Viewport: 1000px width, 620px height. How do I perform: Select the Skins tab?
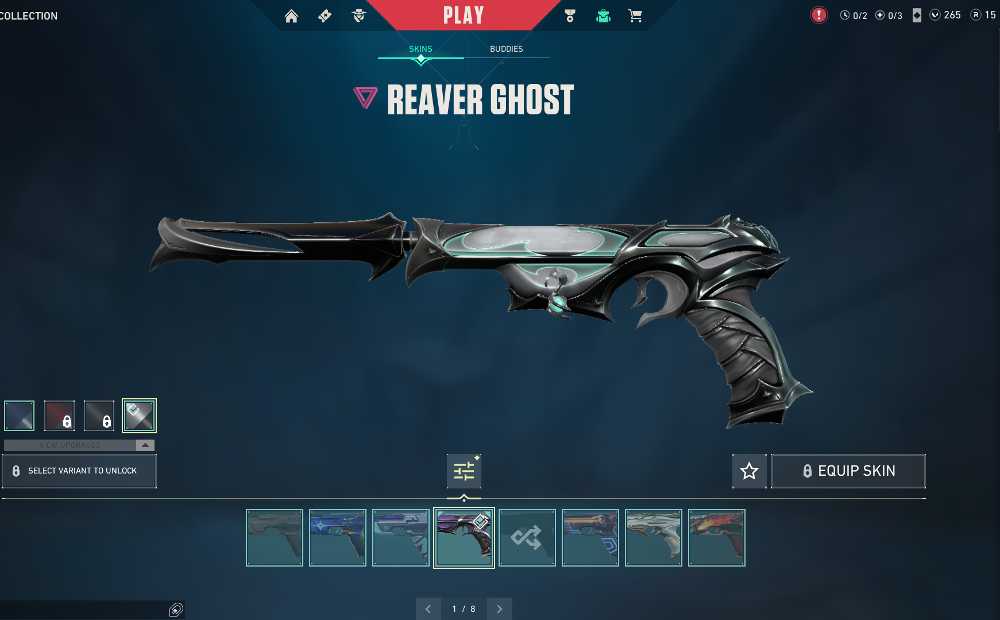(420, 49)
